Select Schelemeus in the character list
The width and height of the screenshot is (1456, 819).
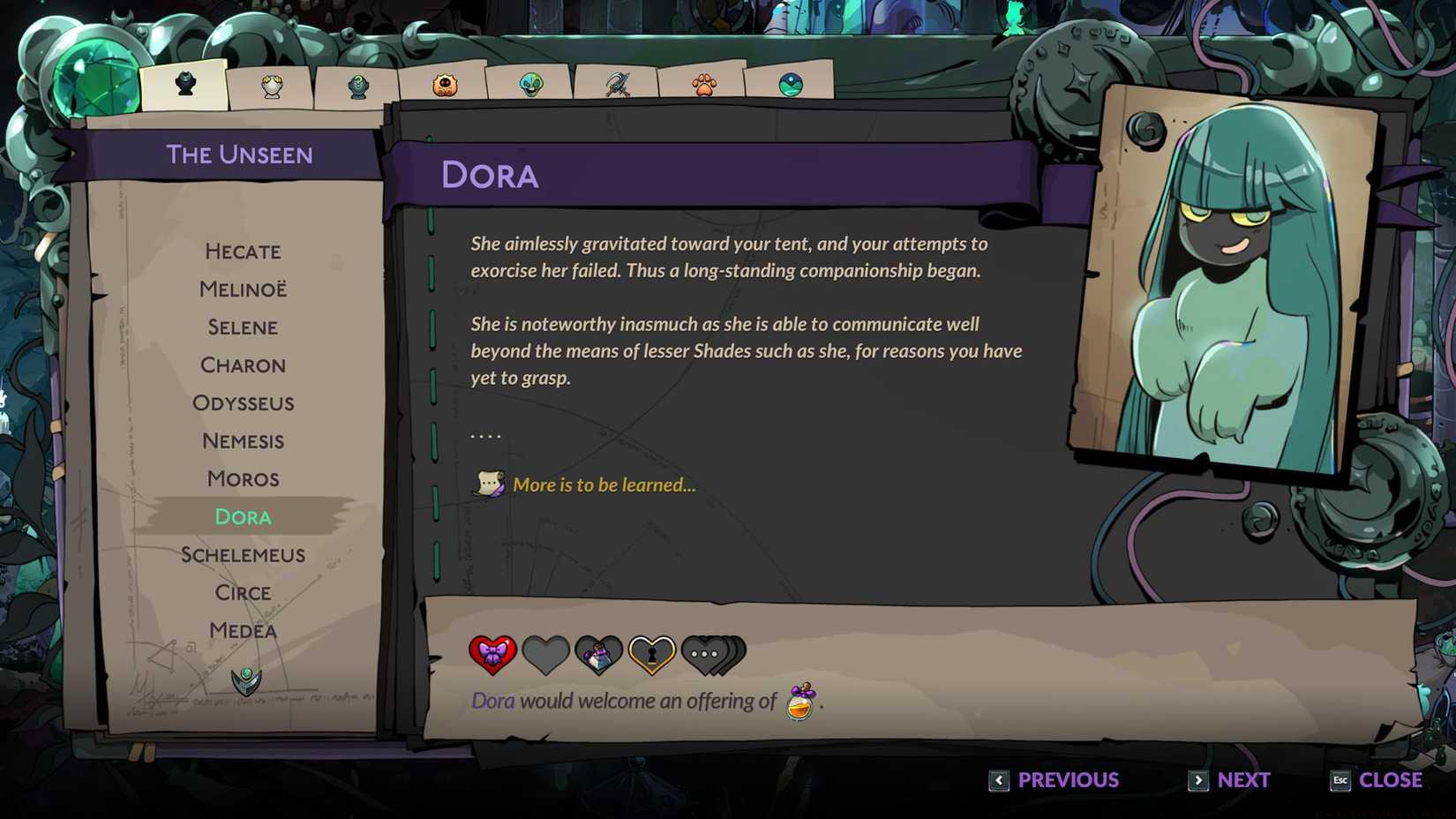coord(243,554)
